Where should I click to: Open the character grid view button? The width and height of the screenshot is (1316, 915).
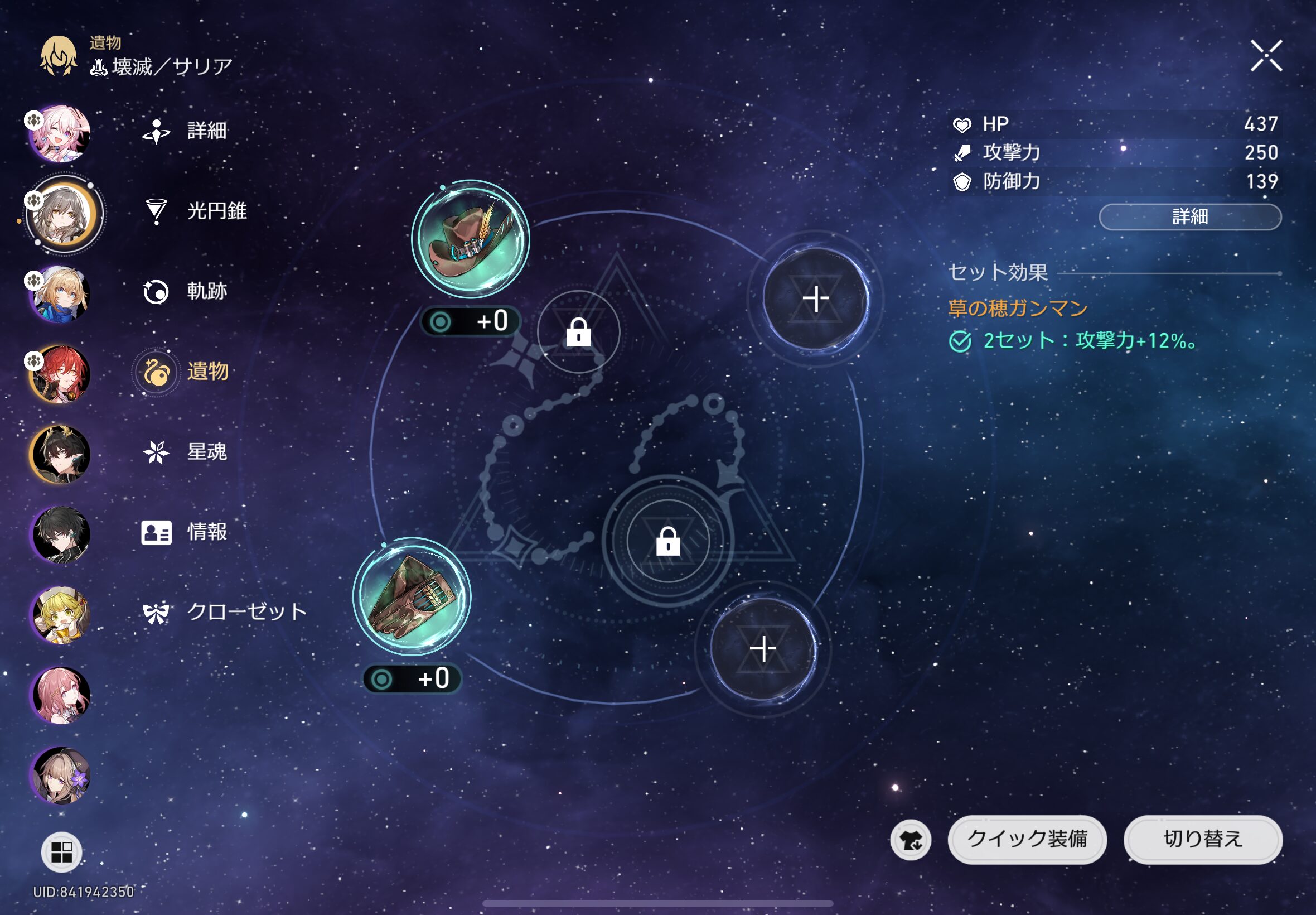(x=61, y=852)
